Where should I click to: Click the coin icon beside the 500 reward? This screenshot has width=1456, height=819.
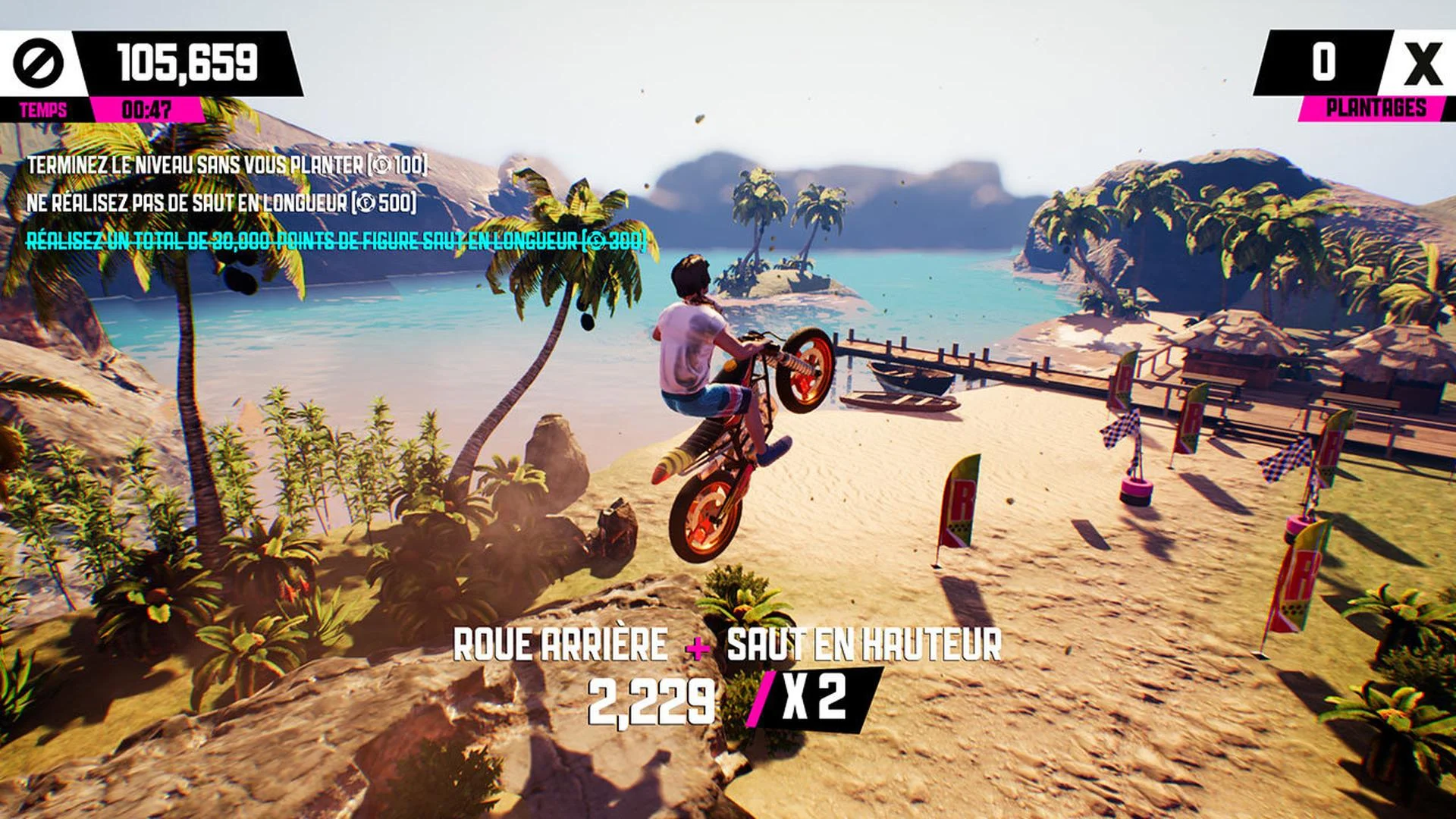tap(367, 202)
